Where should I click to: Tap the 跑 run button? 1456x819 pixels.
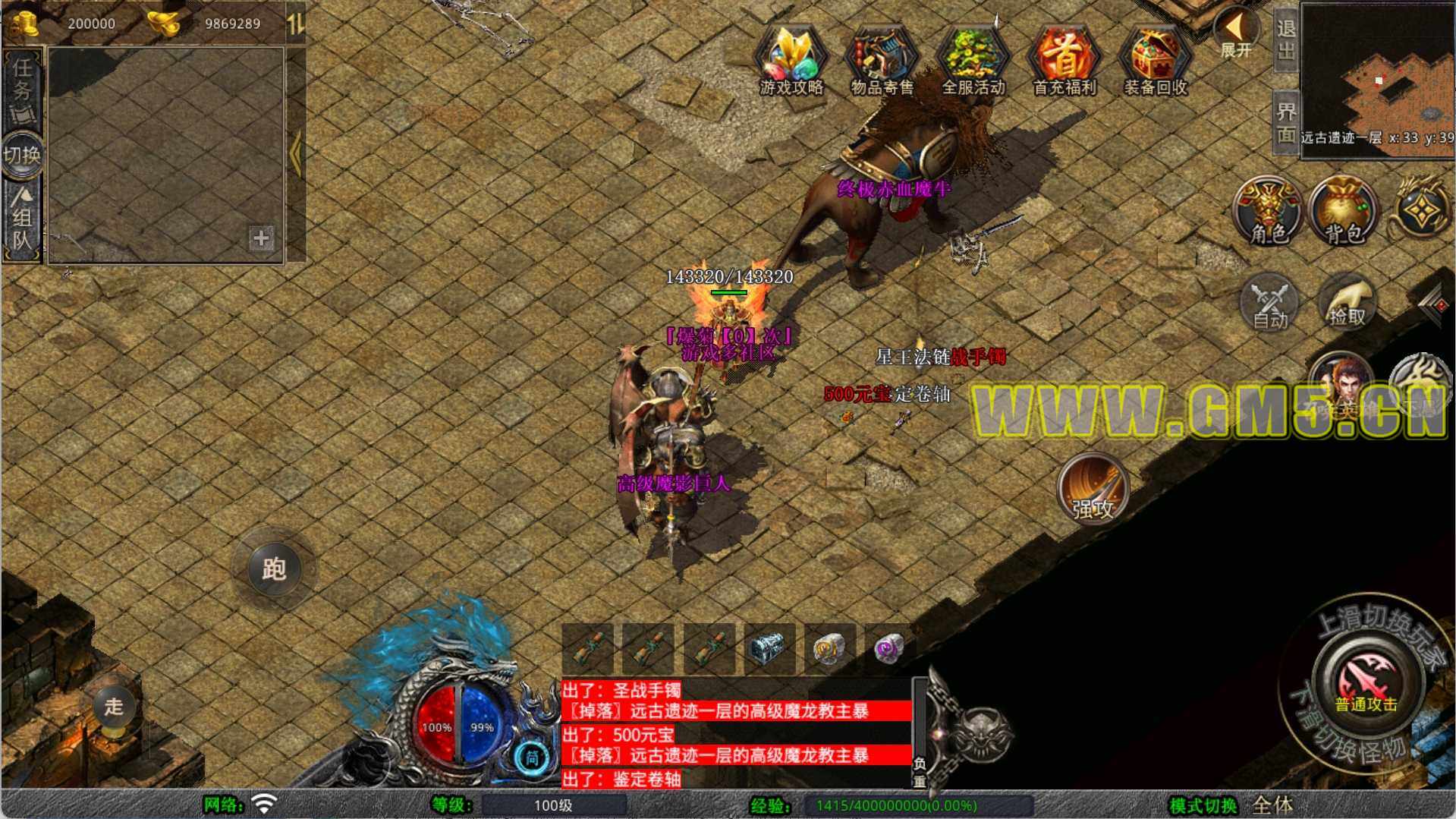pos(273,569)
